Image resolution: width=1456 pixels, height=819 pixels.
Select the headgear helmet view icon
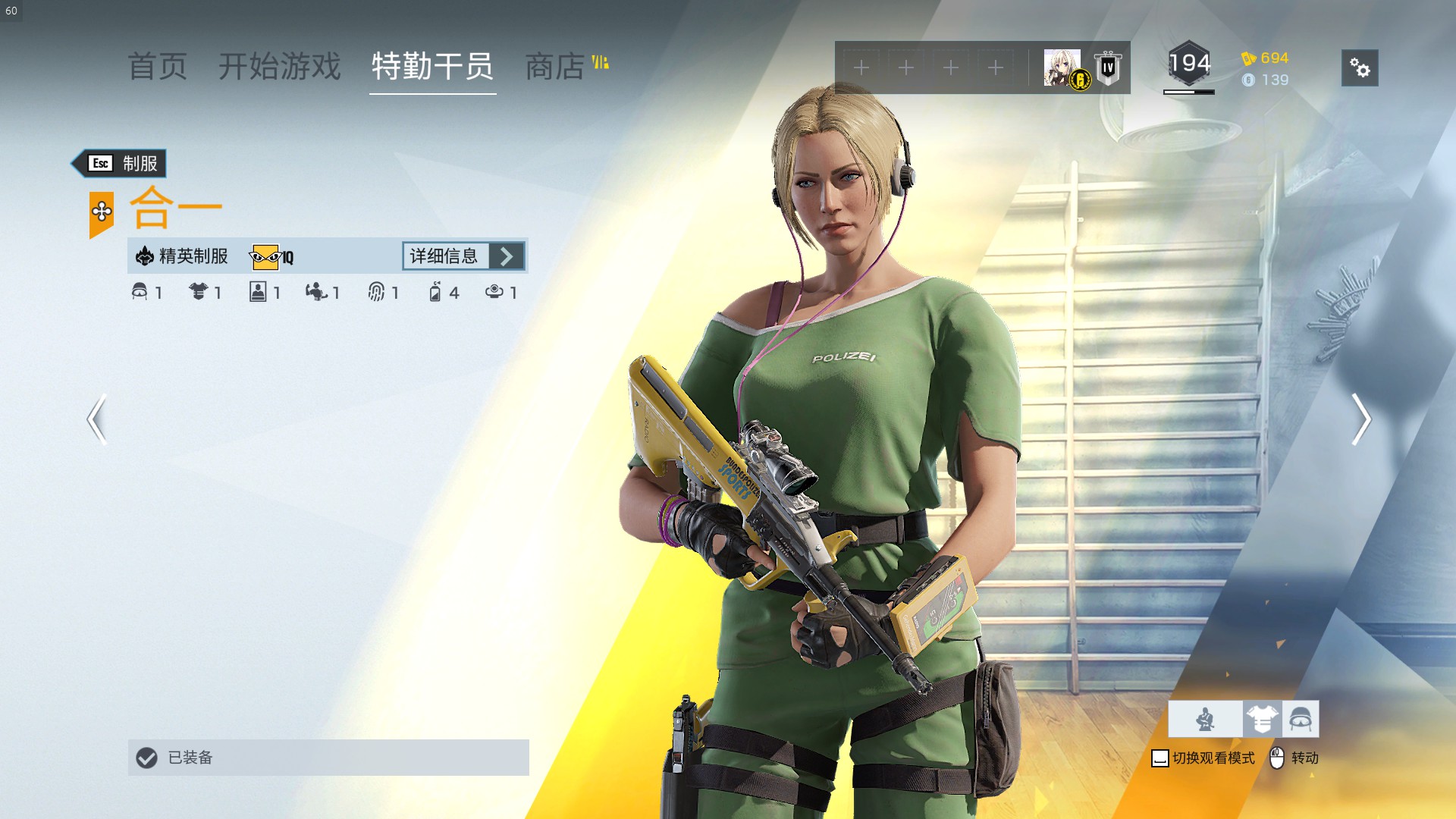1301,719
